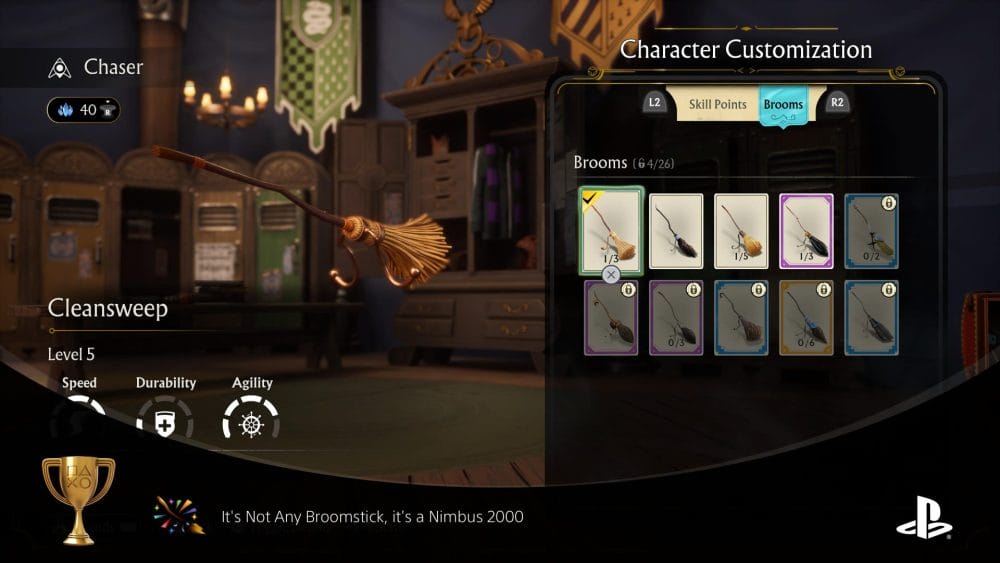Choose the locked blue broom card showing 0/2
The height and width of the screenshot is (563, 1000).
click(x=871, y=231)
